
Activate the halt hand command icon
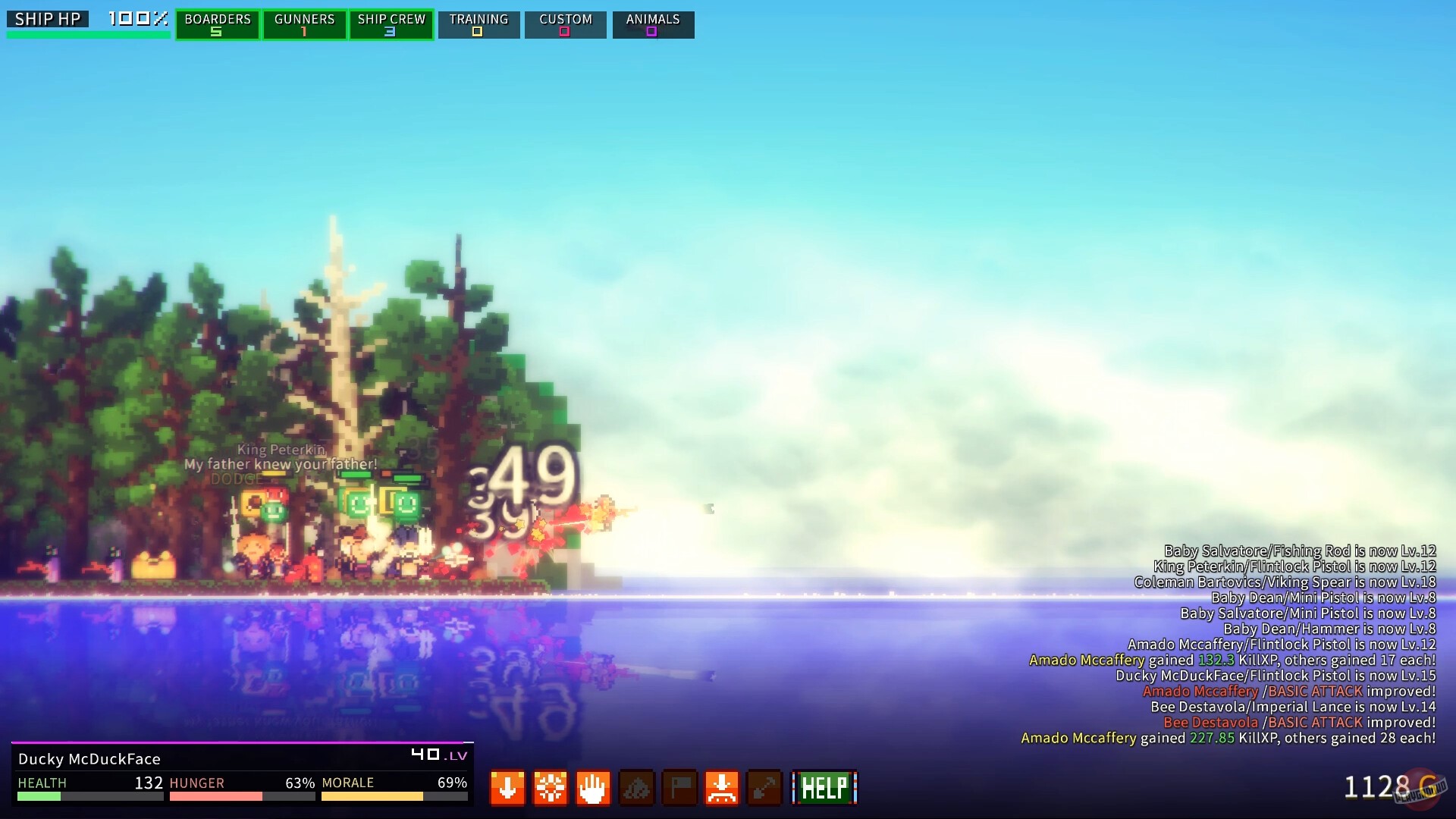[x=593, y=788]
